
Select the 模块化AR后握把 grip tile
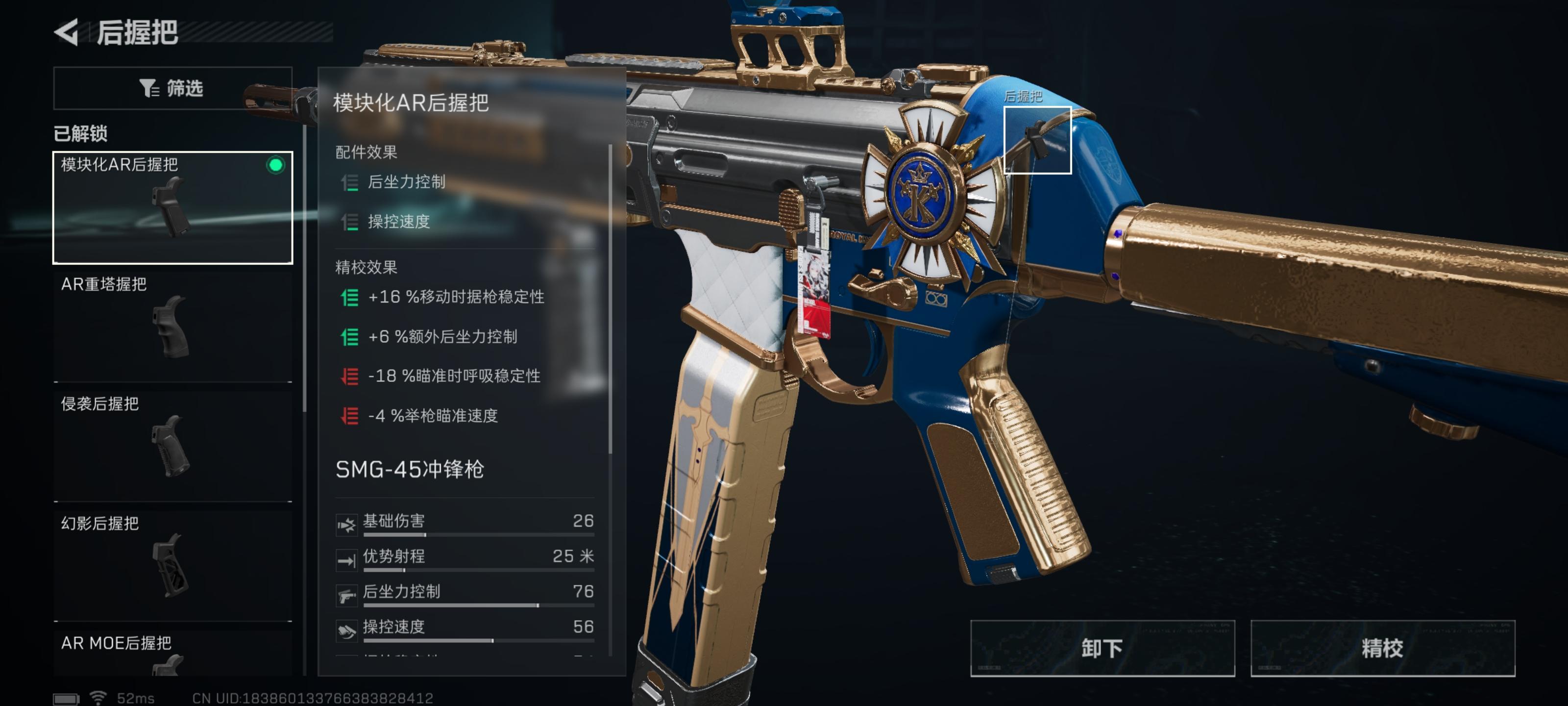point(172,207)
